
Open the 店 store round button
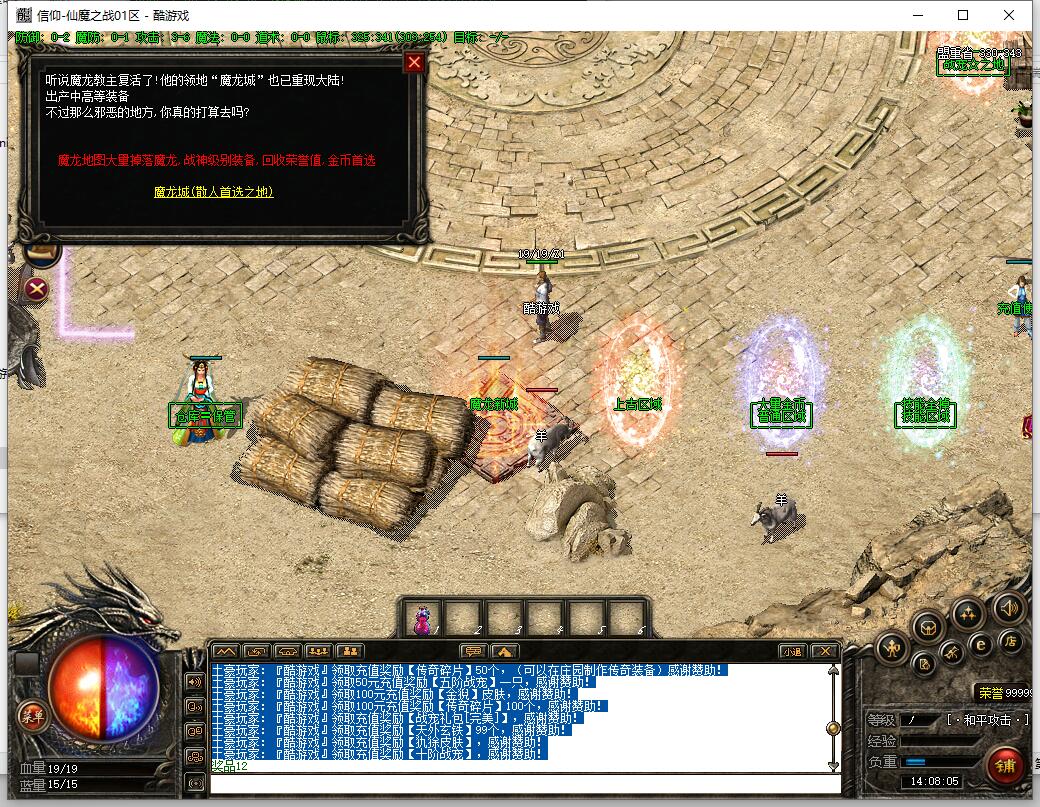click(1011, 643)
